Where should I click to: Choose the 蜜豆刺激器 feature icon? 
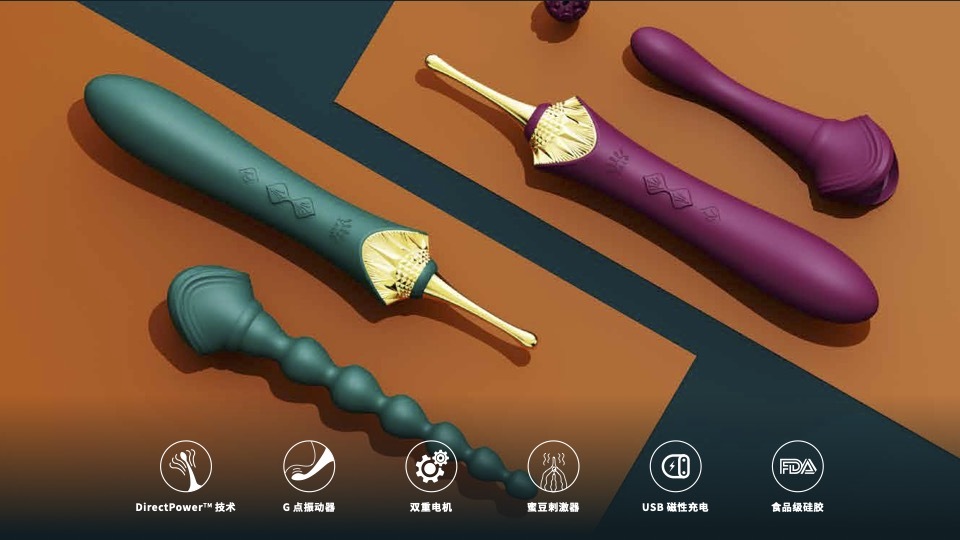click(x=553, y=466)
